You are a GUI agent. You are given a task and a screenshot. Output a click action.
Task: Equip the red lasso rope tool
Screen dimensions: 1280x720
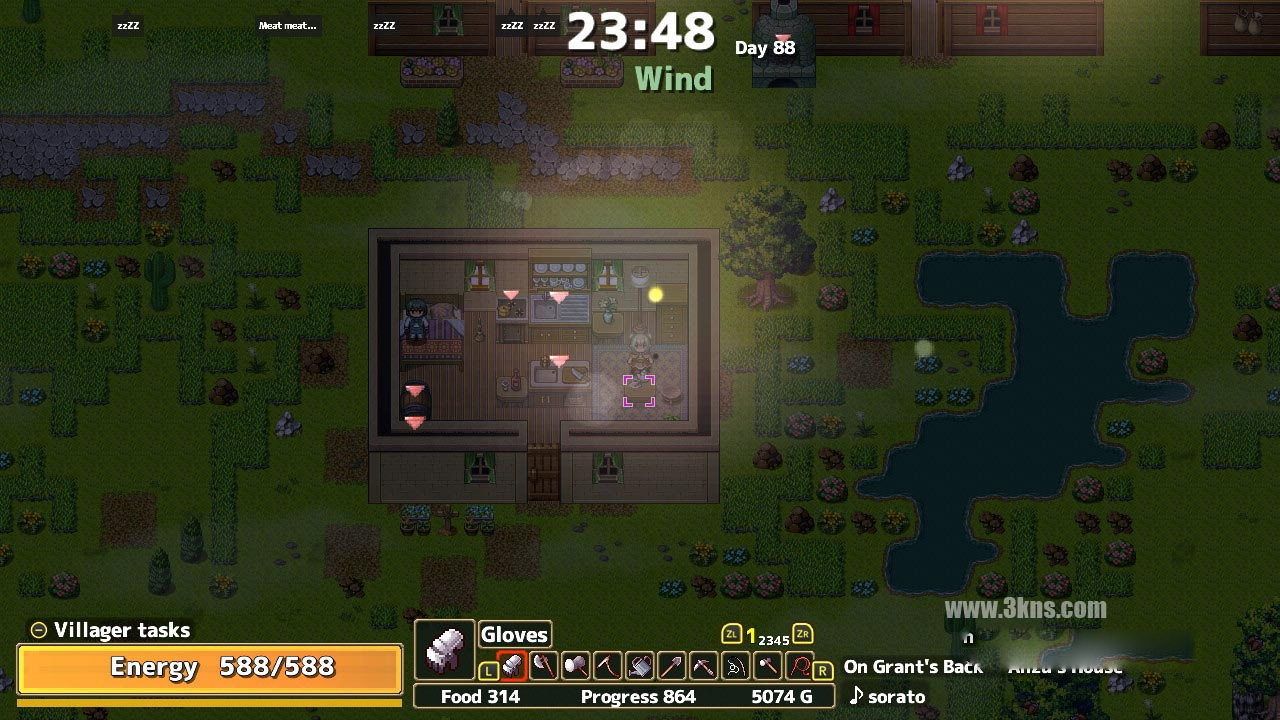coord(799,665)
